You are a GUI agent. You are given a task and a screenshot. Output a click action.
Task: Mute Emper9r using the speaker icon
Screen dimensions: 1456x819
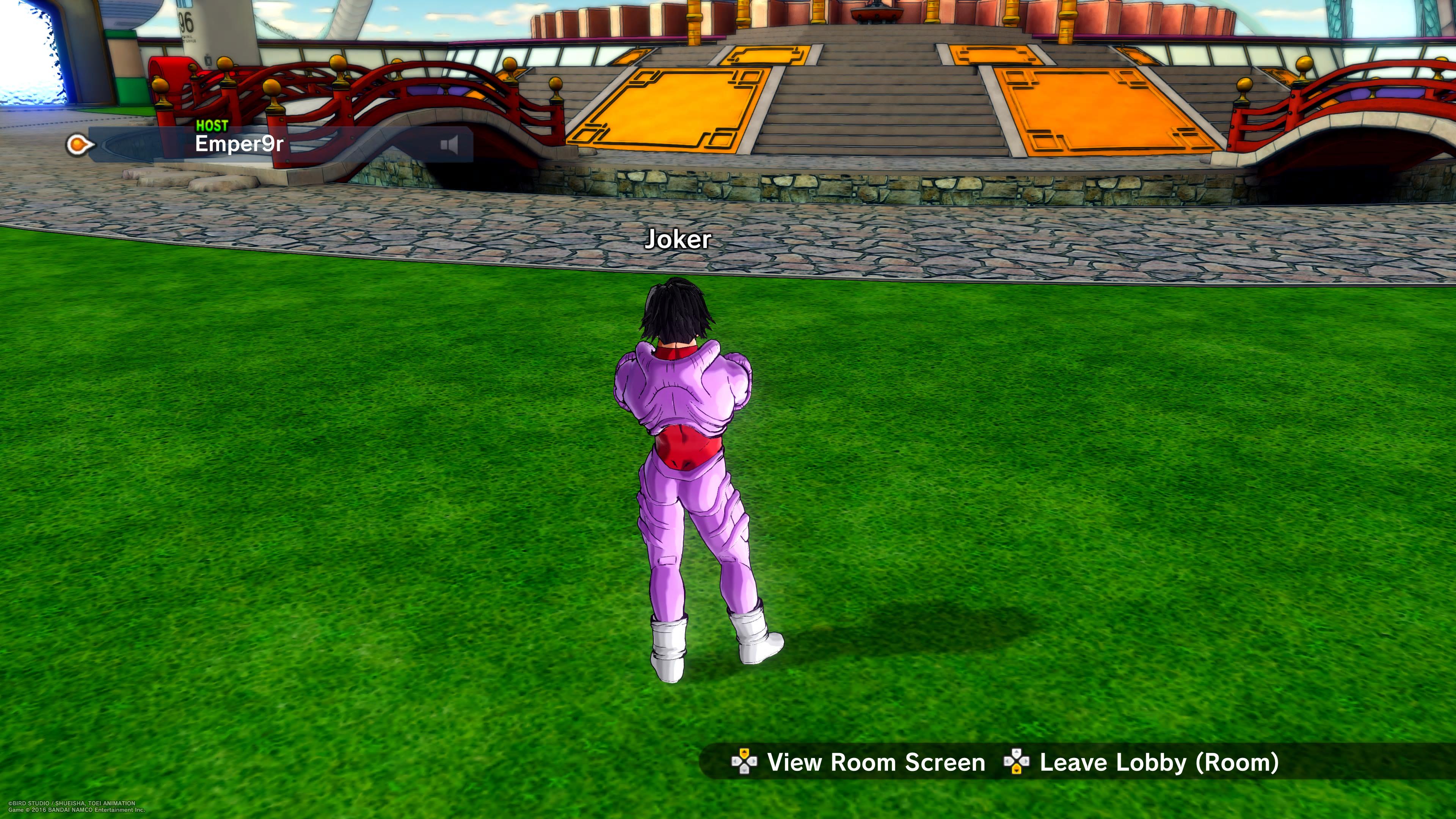[x=449, y=145]
